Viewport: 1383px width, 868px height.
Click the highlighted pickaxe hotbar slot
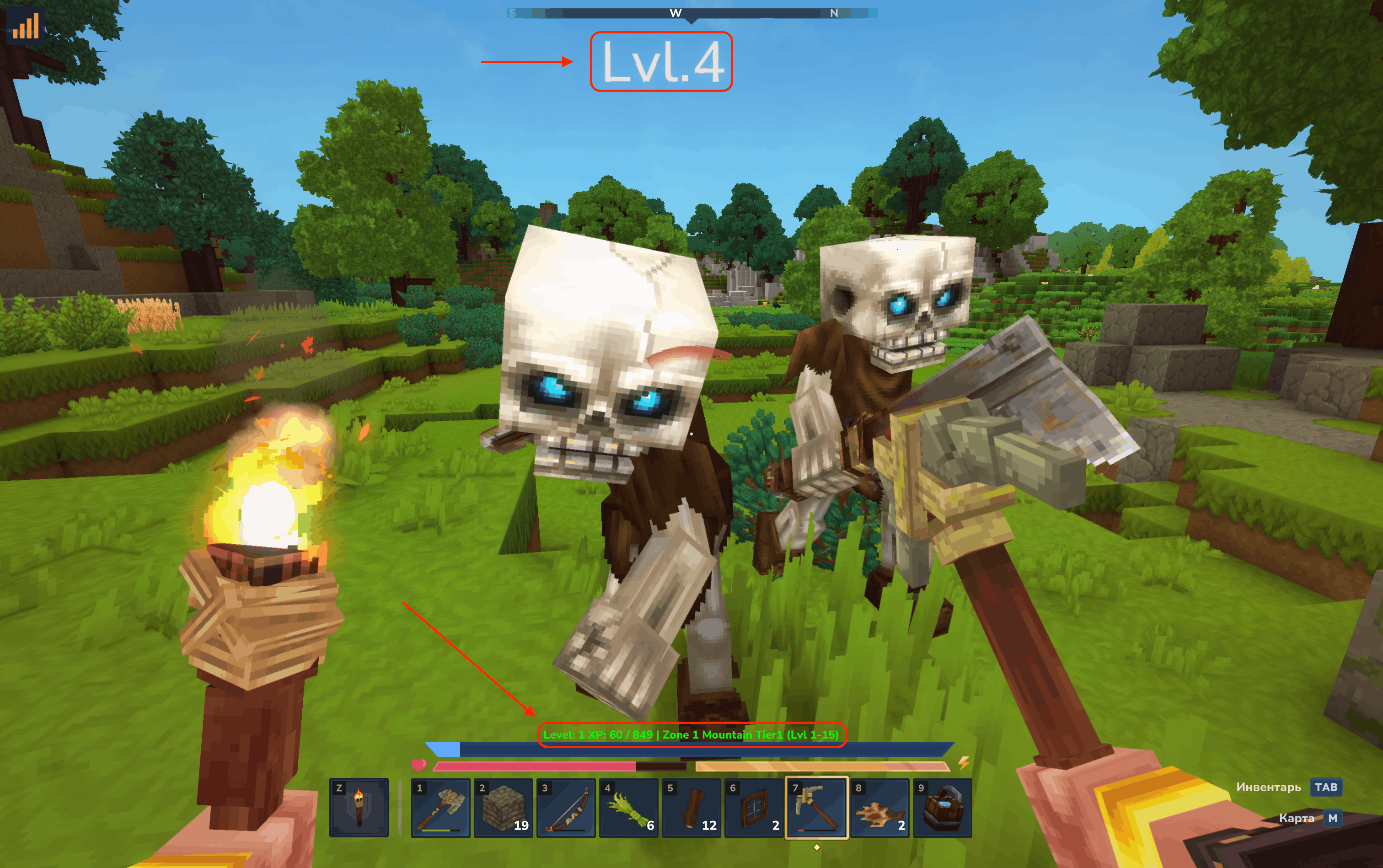pyautogui.click(x=816, y=807)
